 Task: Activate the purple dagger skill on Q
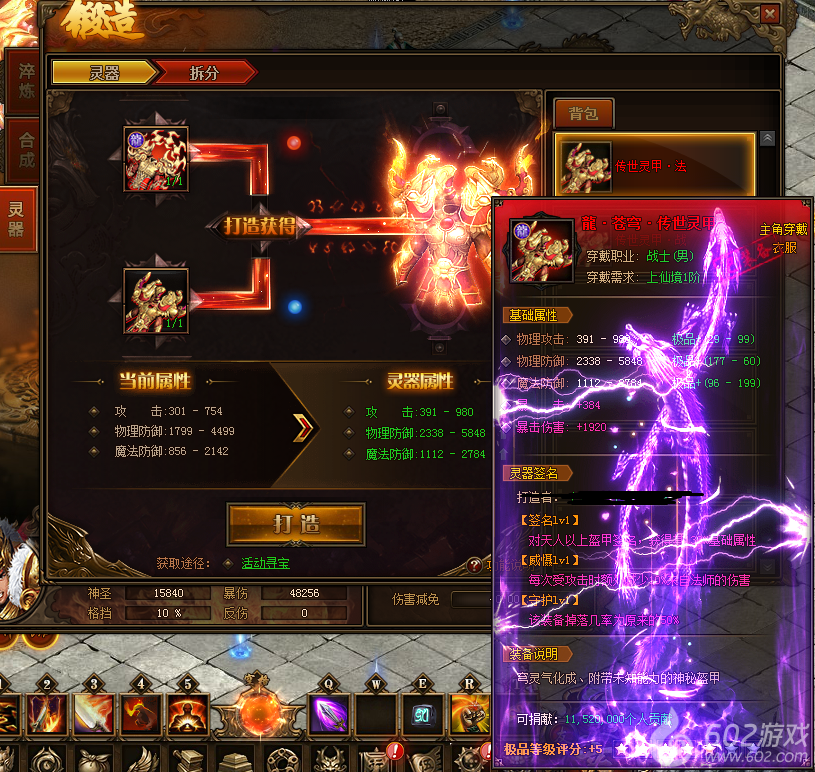tap(328, 715)
